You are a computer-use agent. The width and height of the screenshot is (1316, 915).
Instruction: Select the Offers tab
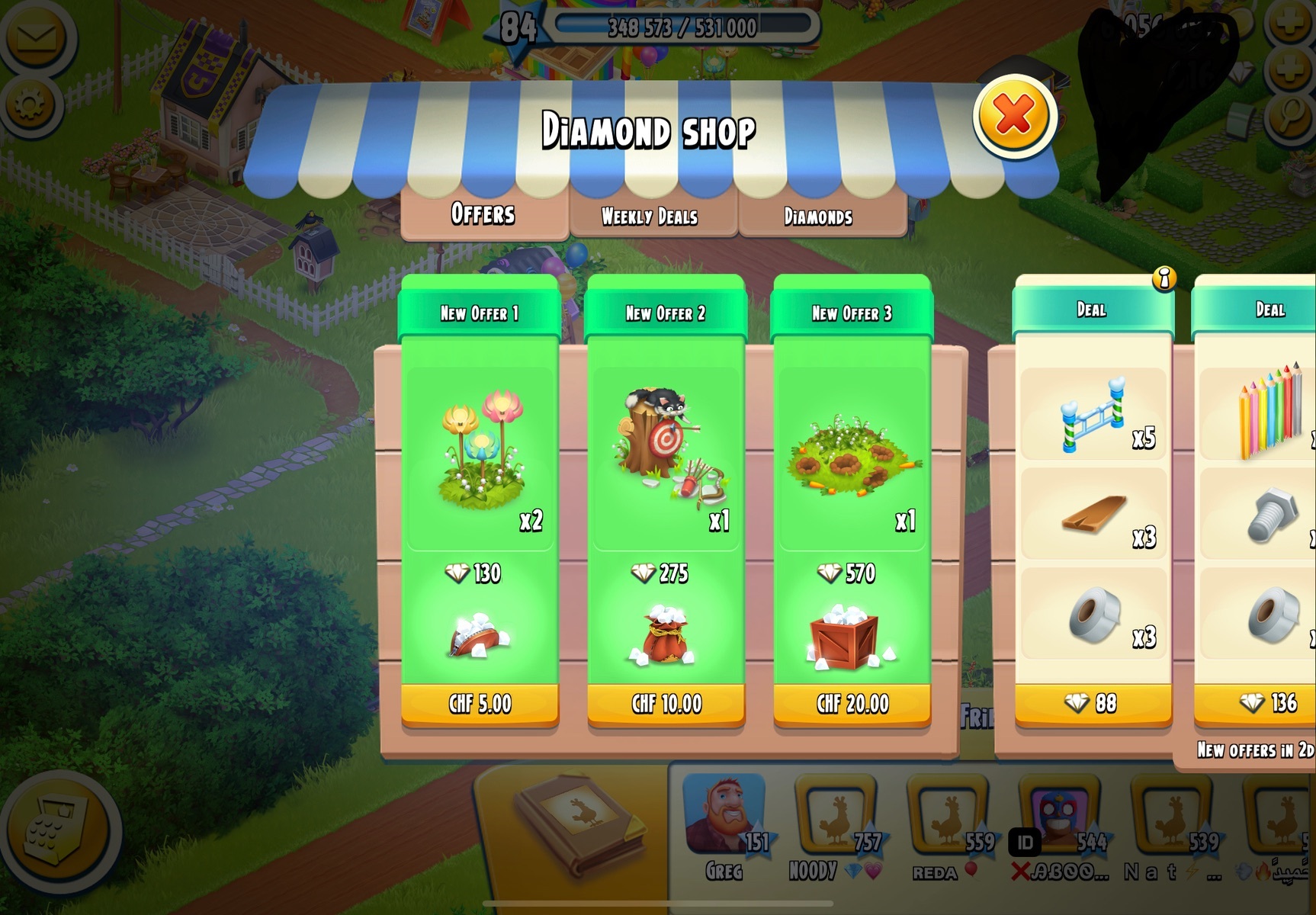tap(483, 214)
